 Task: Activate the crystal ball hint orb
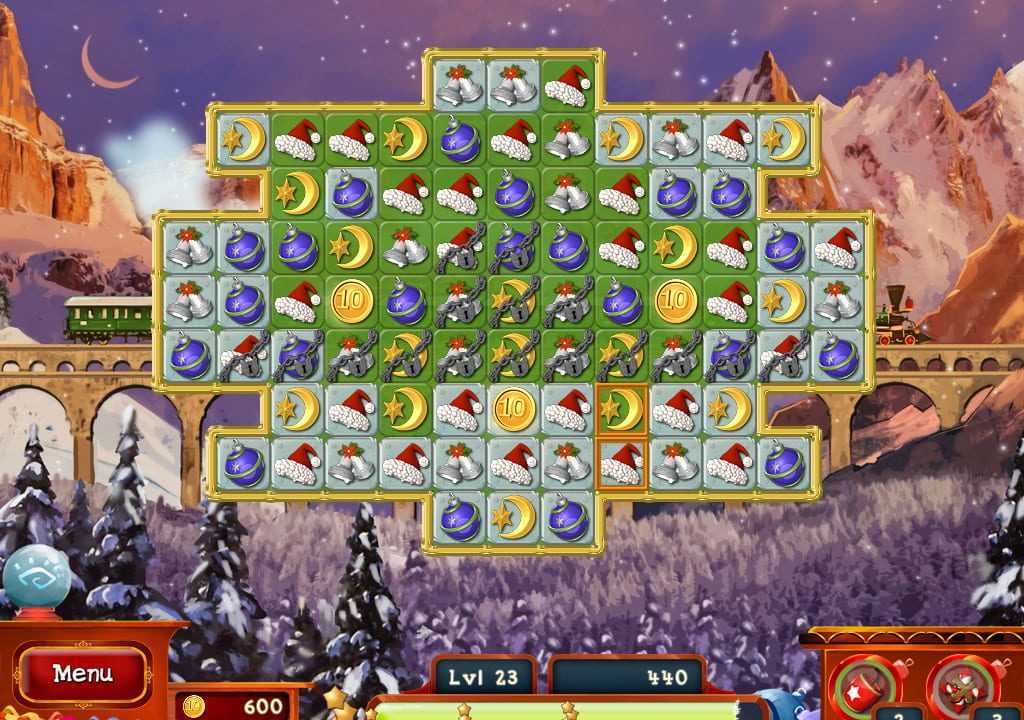click(x=37, y=577)
